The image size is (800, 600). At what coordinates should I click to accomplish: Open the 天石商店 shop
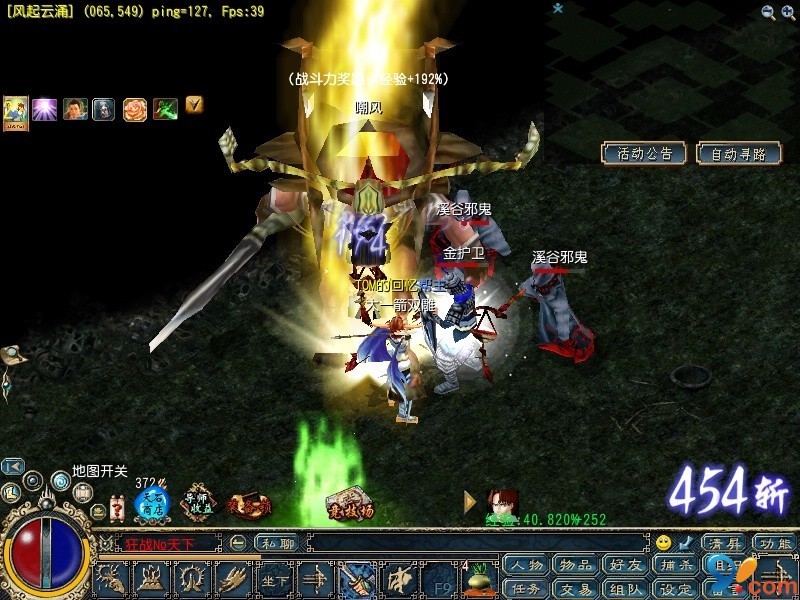tap(152, 505)
